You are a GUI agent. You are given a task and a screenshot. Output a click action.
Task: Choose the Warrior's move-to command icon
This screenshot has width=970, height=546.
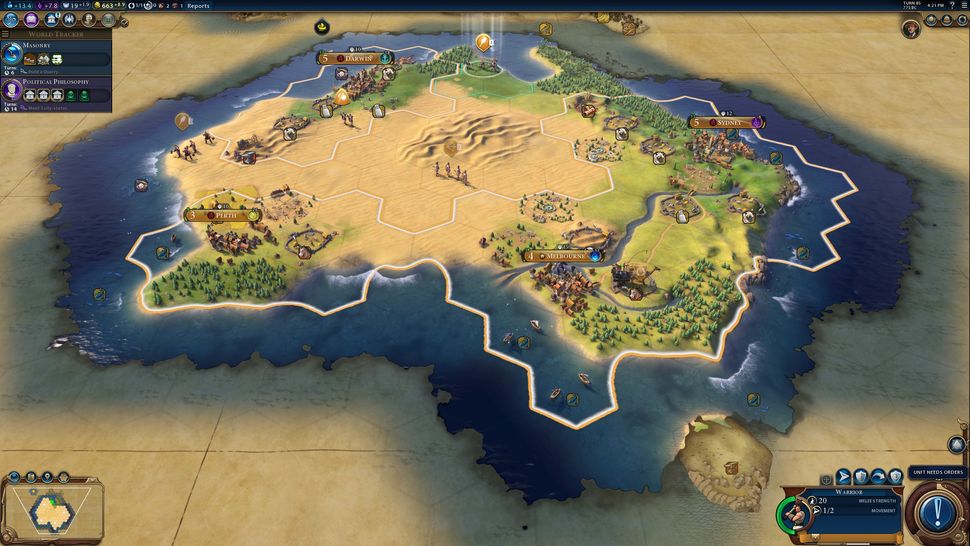pos(843,477)
